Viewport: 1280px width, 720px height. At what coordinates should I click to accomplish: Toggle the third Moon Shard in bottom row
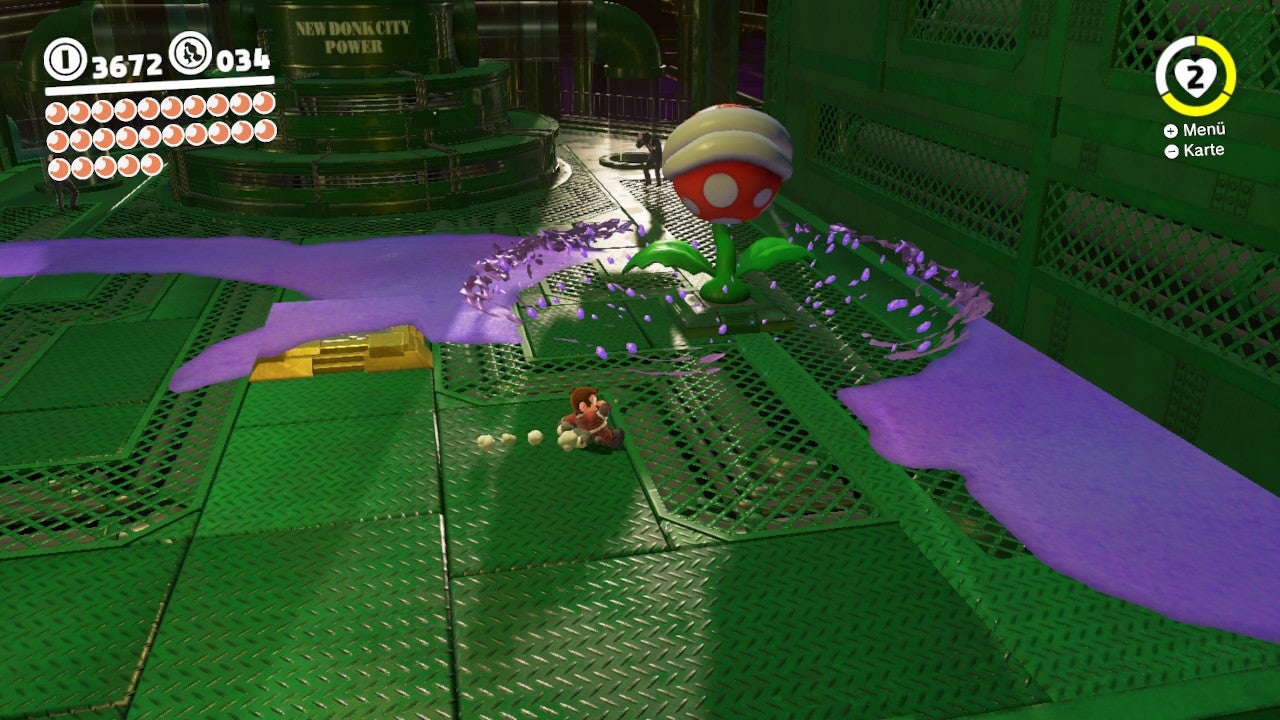(105, 166)
